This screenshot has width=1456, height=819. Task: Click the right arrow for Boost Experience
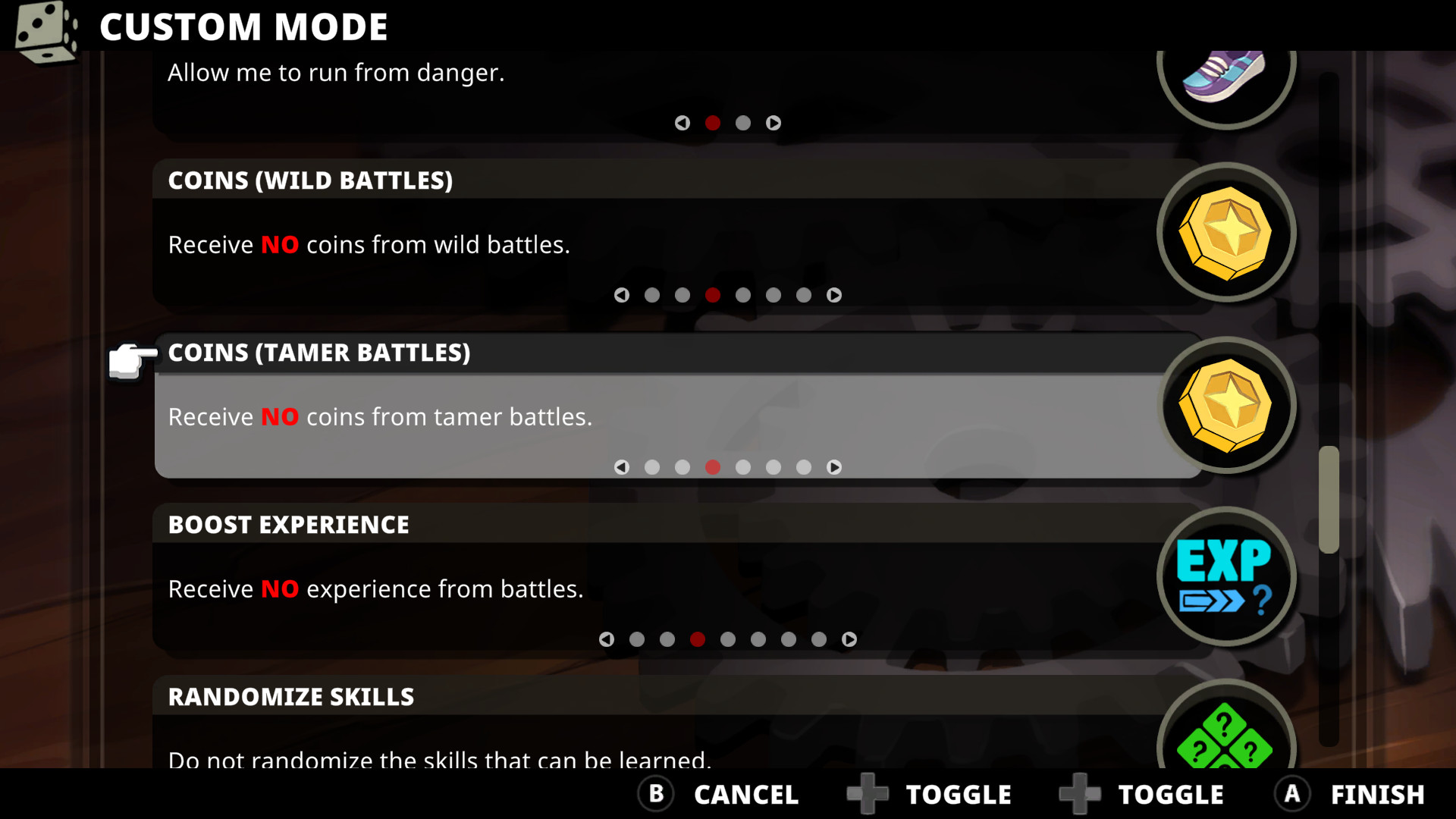pos(850,639)
